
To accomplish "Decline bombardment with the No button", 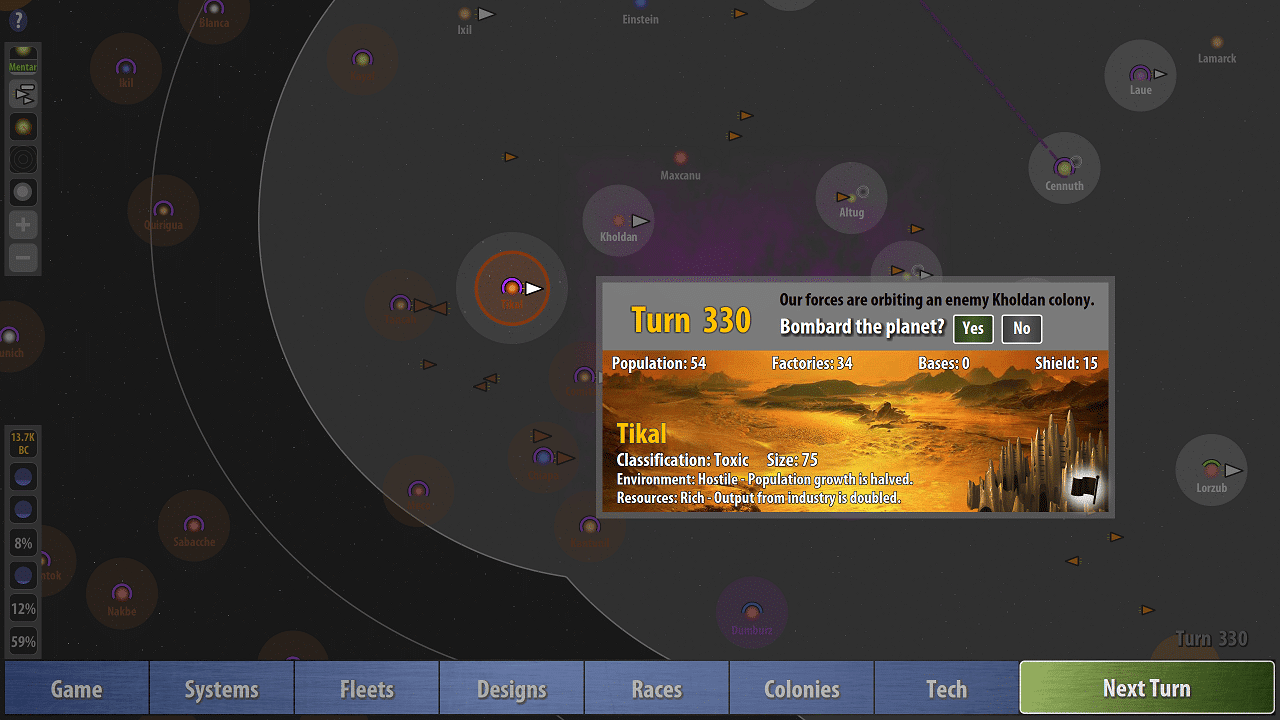I will (1021, 328).
